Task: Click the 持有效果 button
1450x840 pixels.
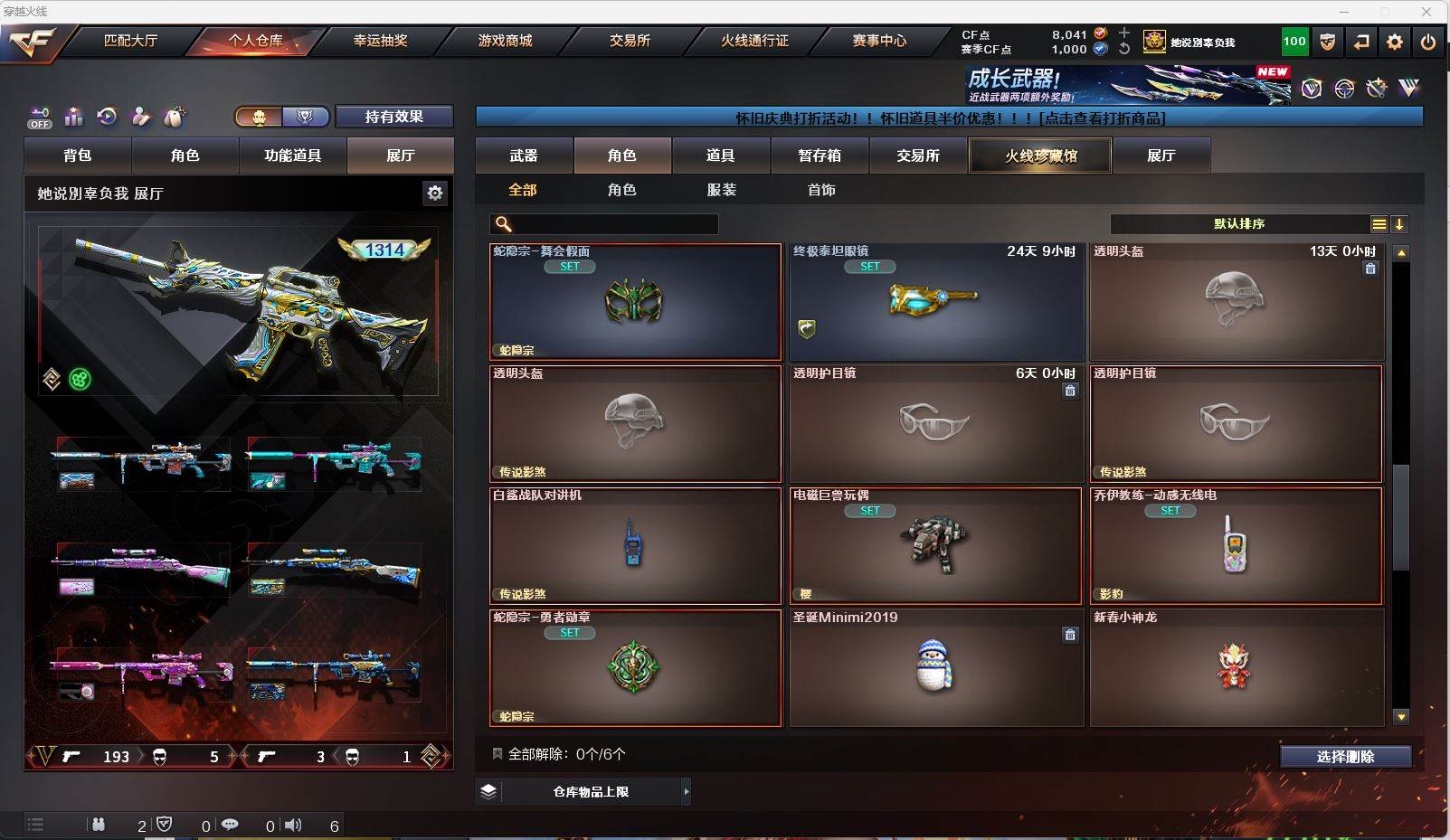Action: 393,117
